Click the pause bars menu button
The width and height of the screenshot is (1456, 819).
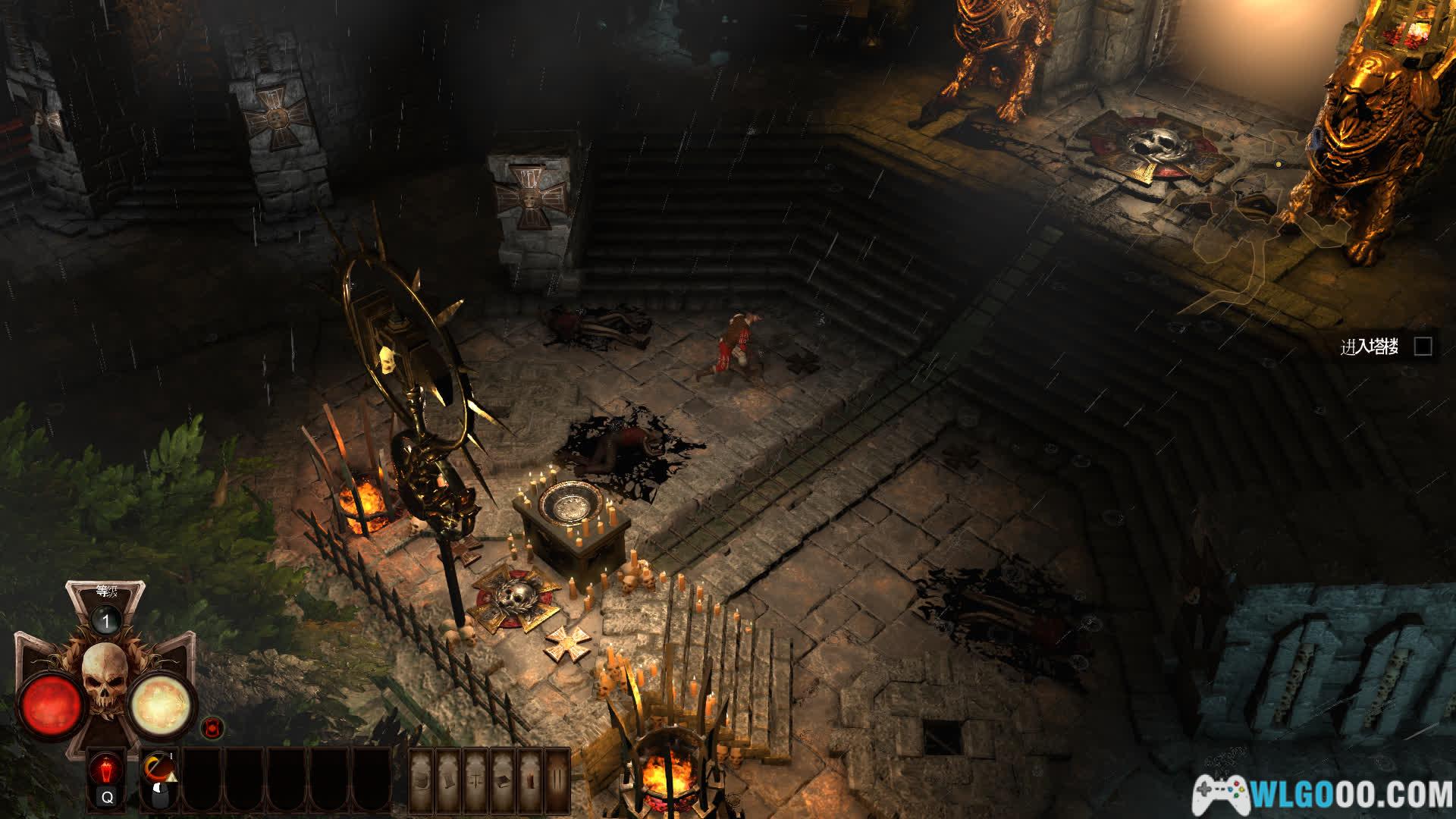[557, 781]
